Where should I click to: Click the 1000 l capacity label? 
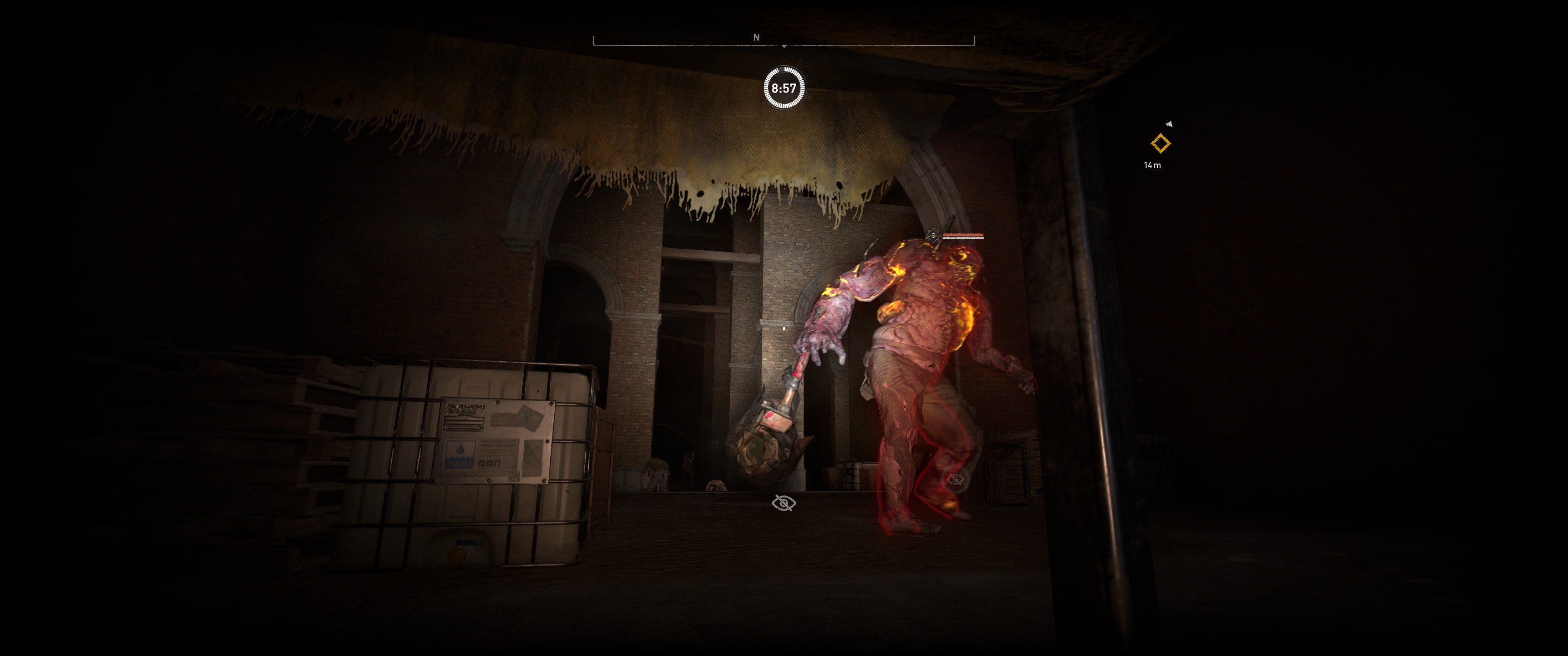459,463
